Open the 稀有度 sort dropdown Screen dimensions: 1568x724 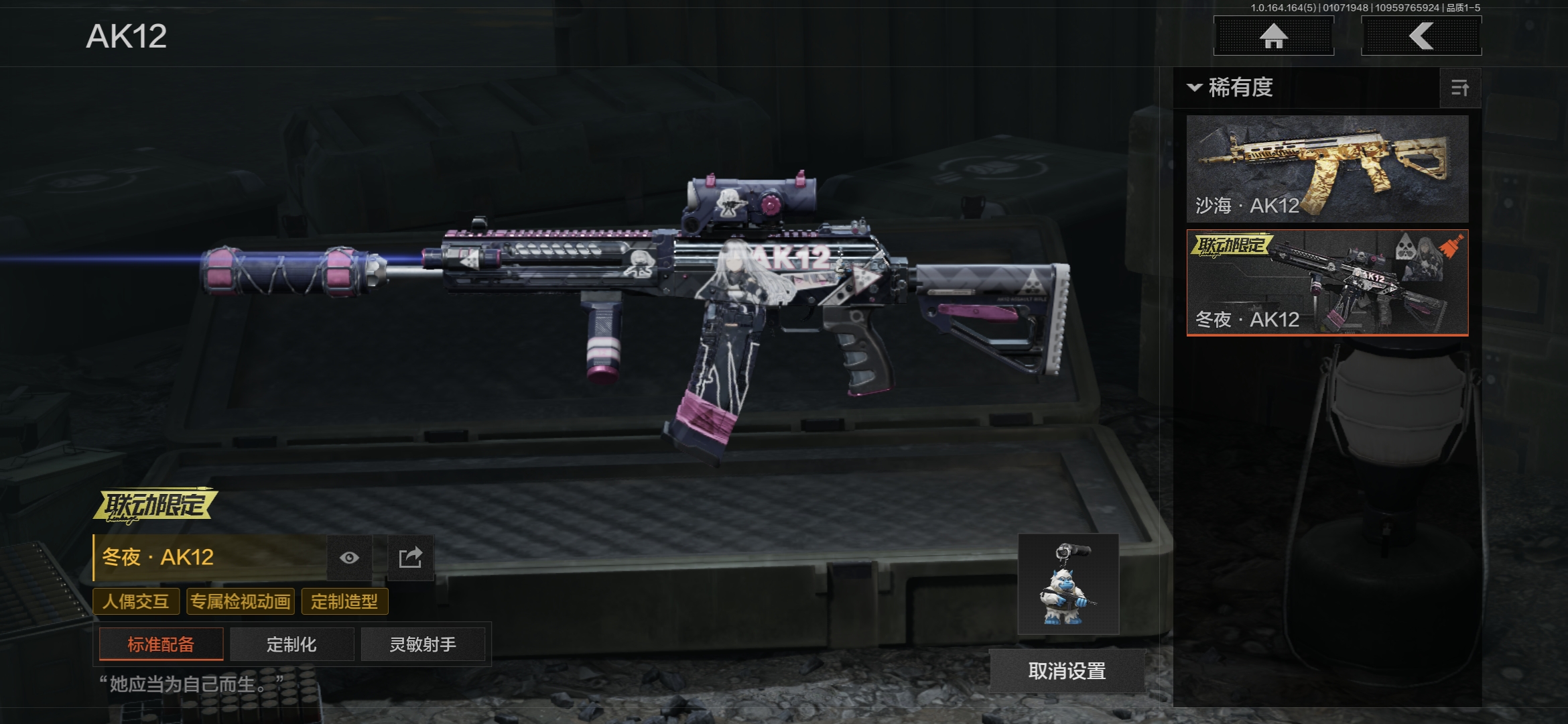pos(1232,88)
